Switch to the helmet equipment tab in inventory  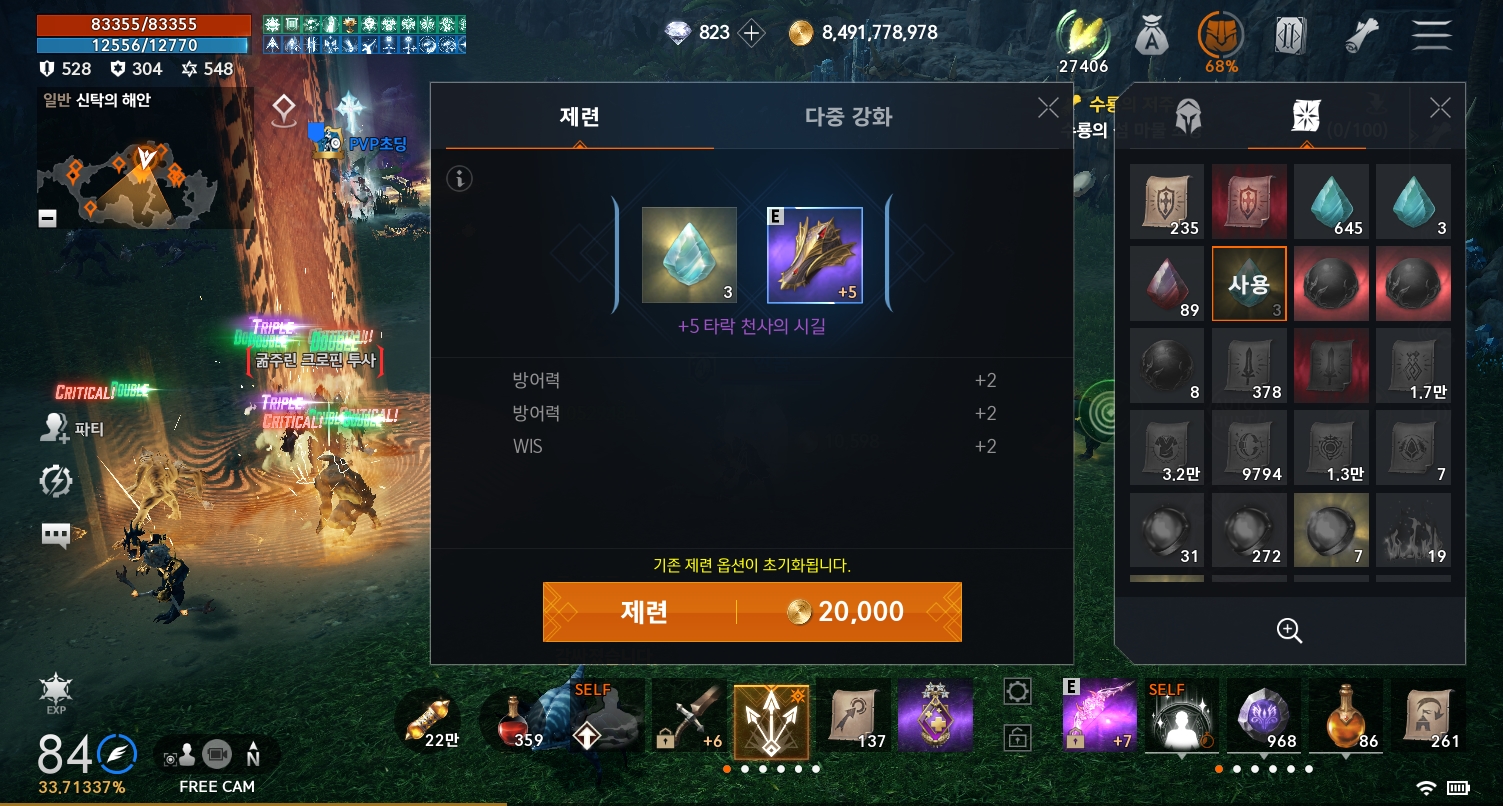[x=1188, y=116]
